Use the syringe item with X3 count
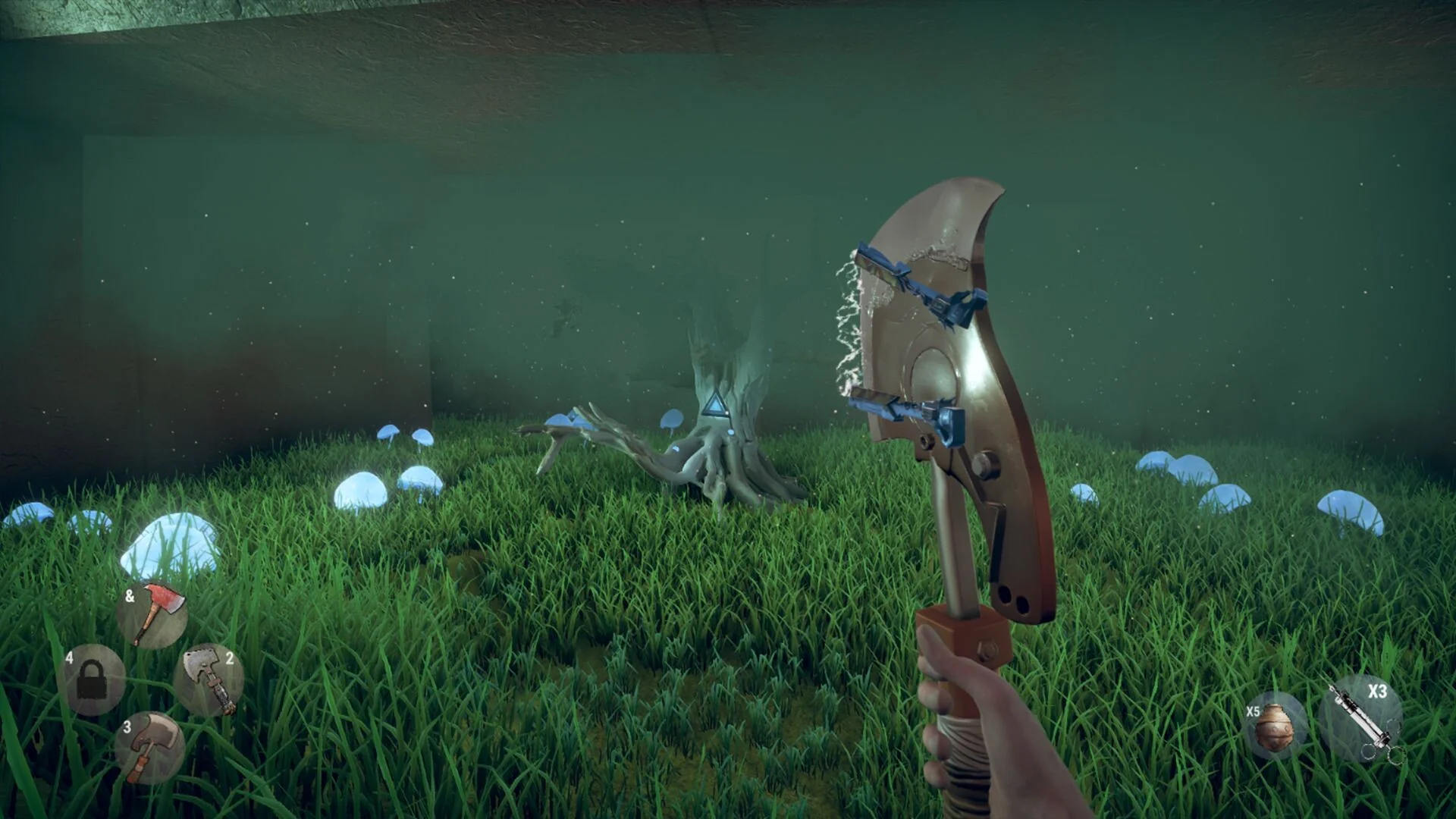 point(1361,718)
